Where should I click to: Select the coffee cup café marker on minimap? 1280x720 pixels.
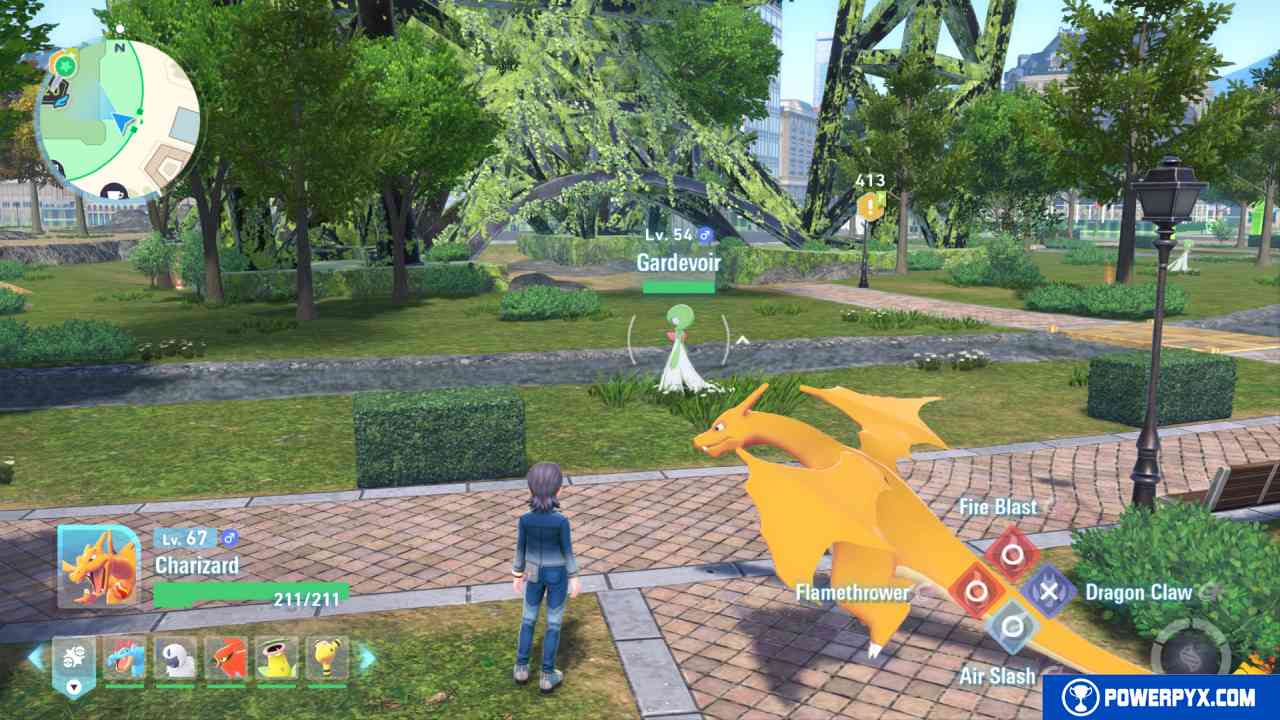pos(115,189)
